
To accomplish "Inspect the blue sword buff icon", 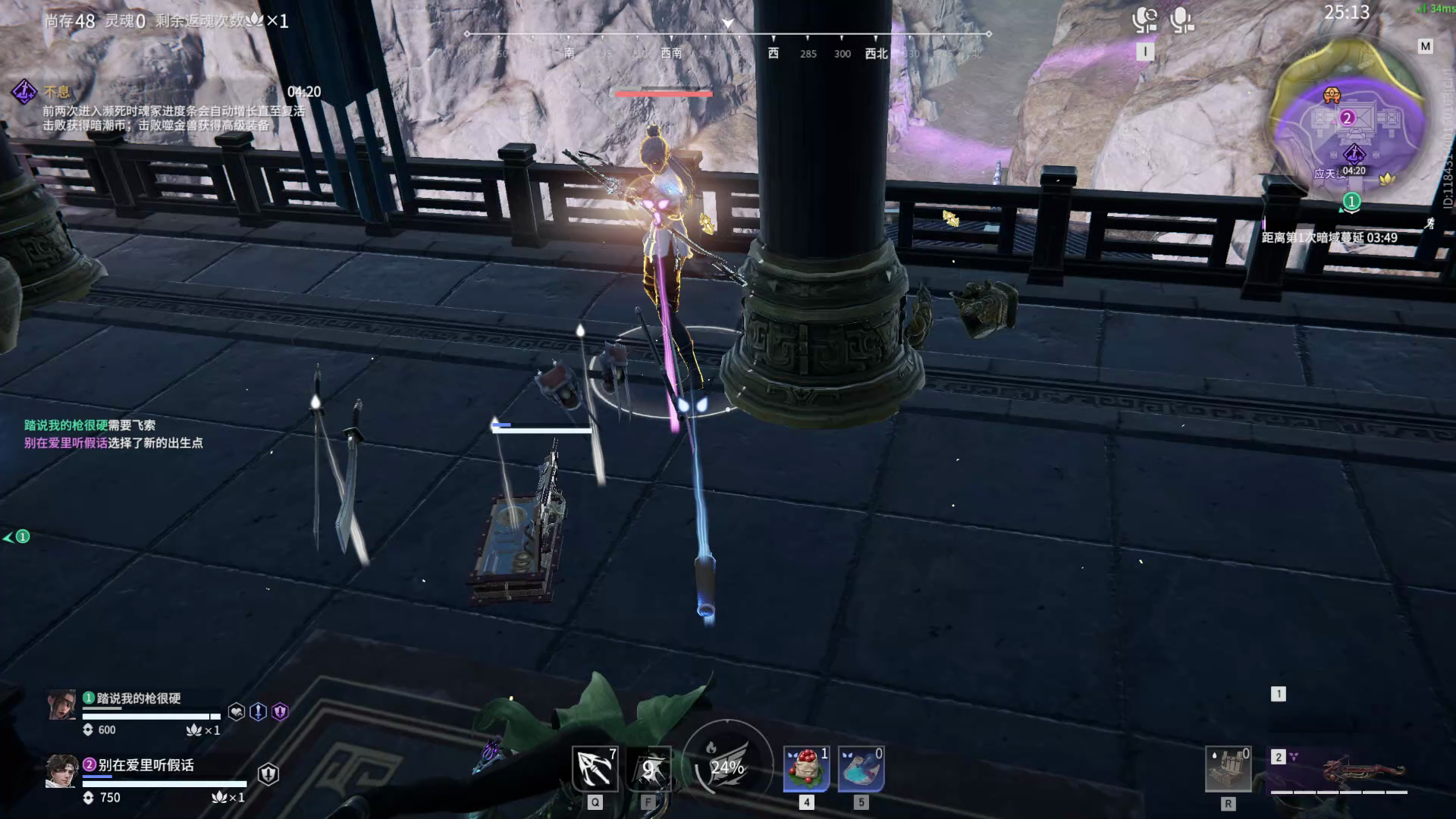I will tap(259, 711).
